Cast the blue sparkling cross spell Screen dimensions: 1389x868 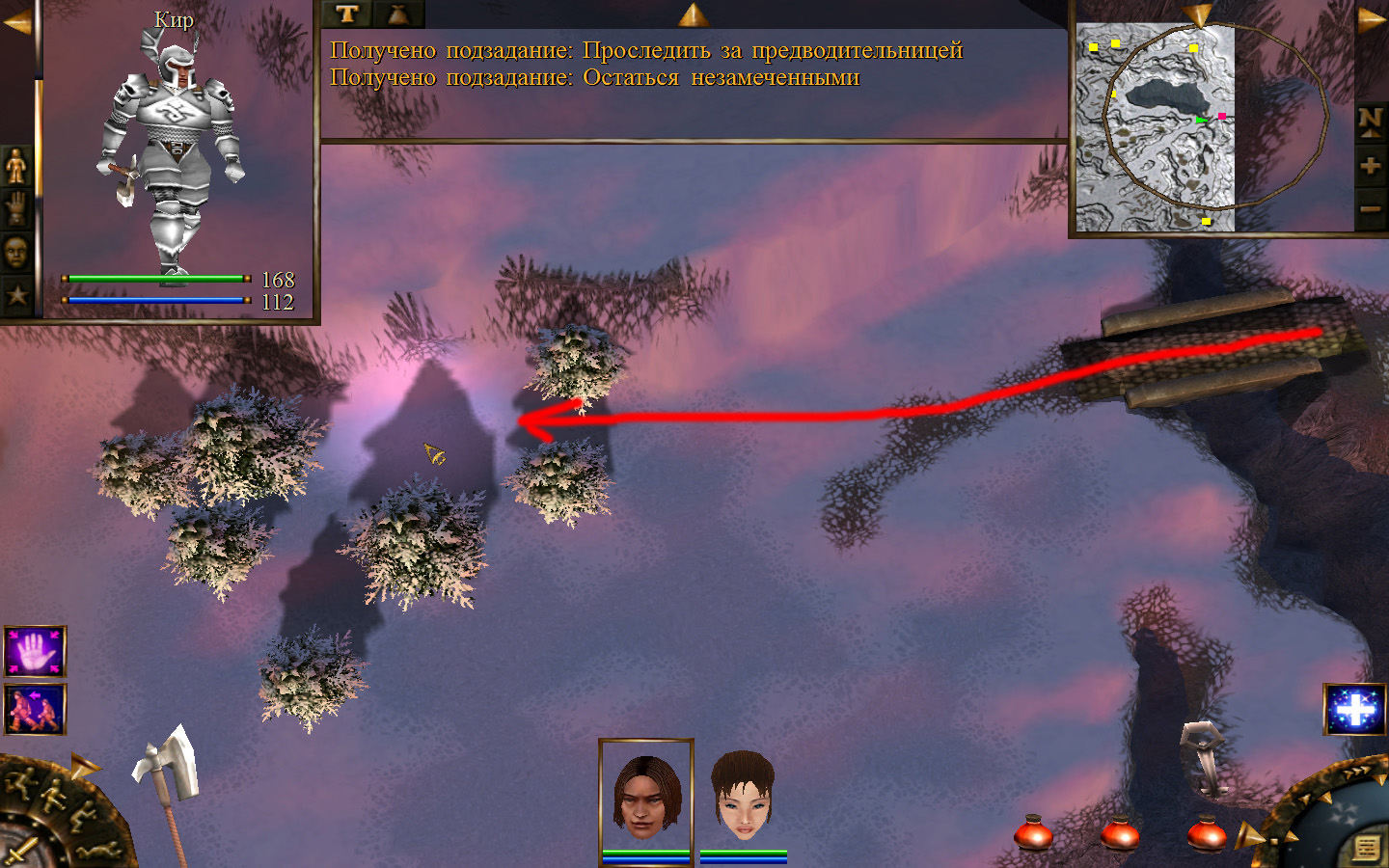coord(1354,710)
